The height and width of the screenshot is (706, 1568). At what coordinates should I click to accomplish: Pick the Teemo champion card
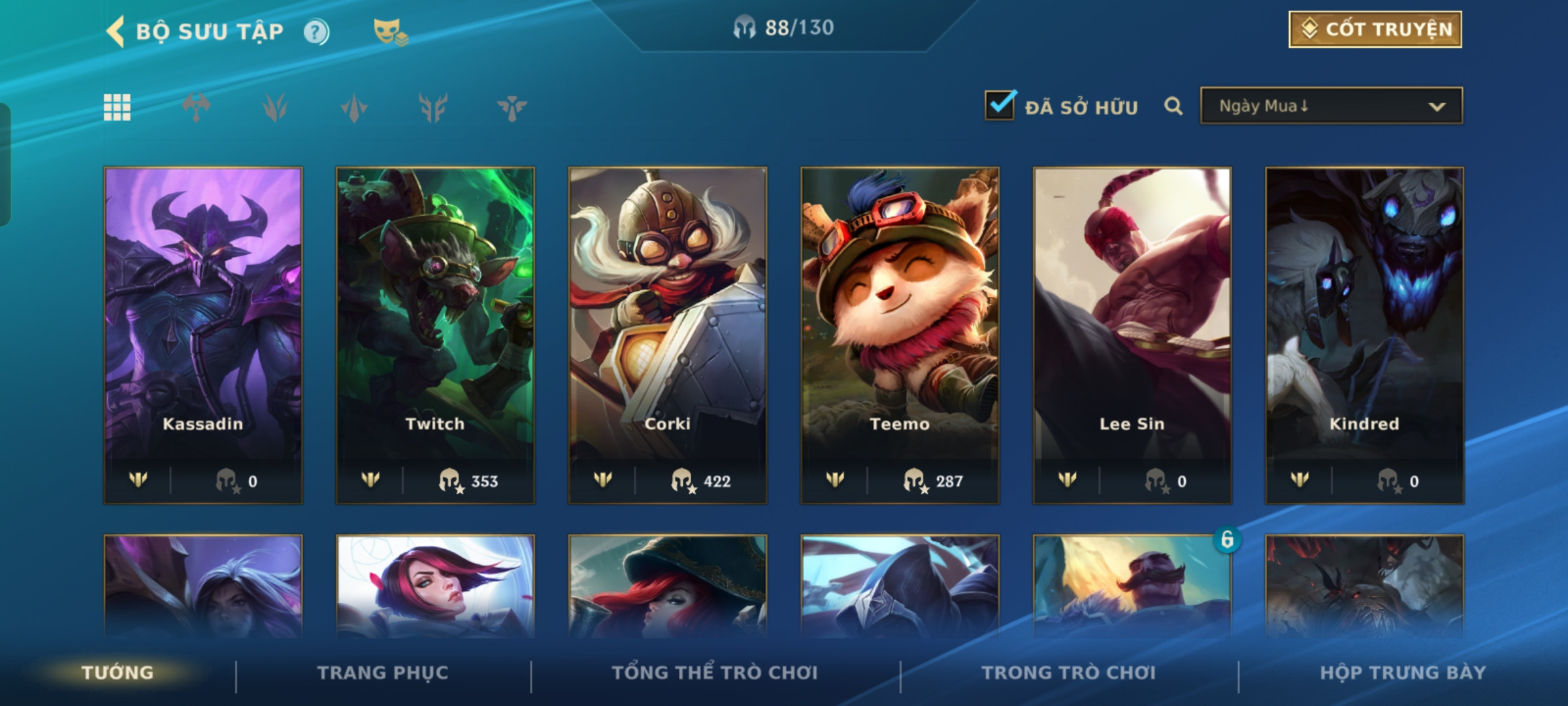(x=900, y=335)
